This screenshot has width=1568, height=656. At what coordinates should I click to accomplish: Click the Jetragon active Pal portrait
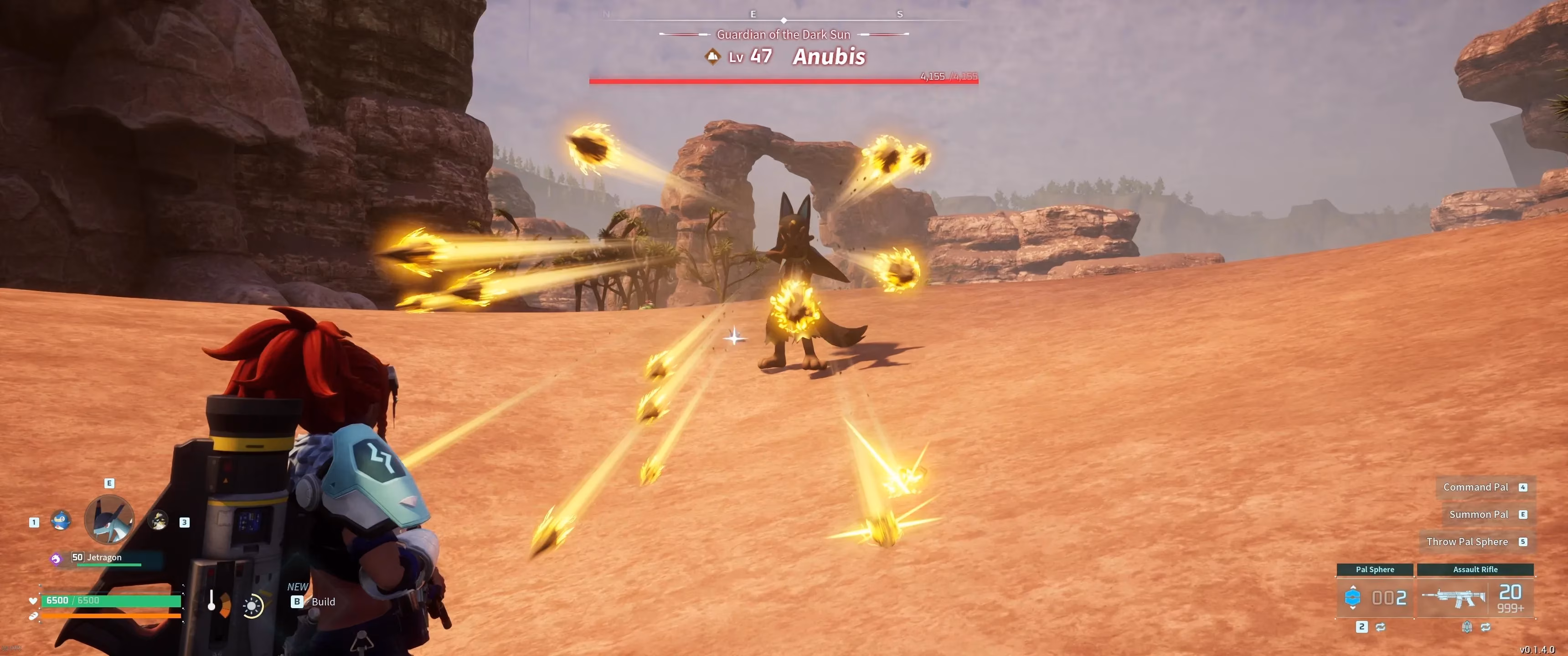pos(108,519)
